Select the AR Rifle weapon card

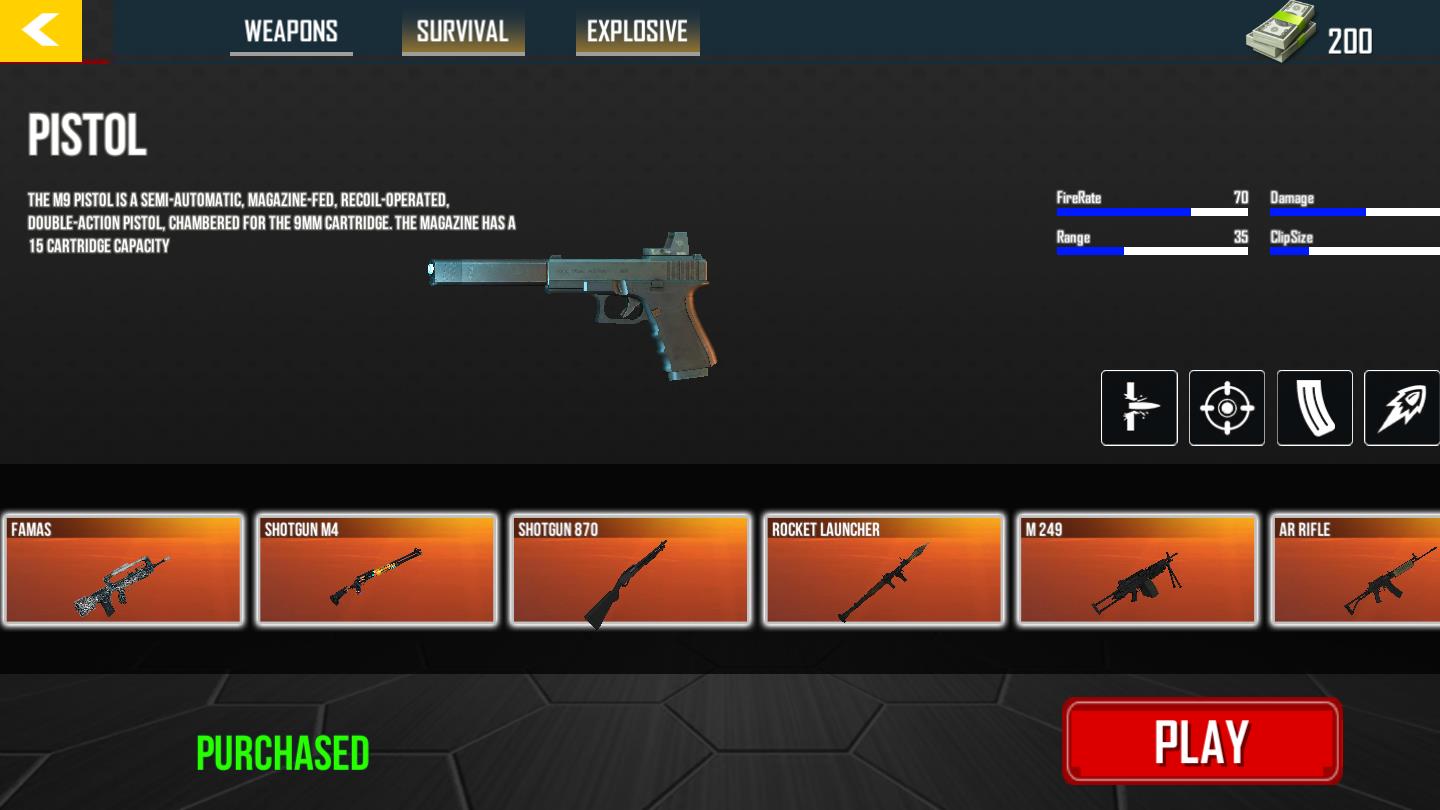[1358, 570]
